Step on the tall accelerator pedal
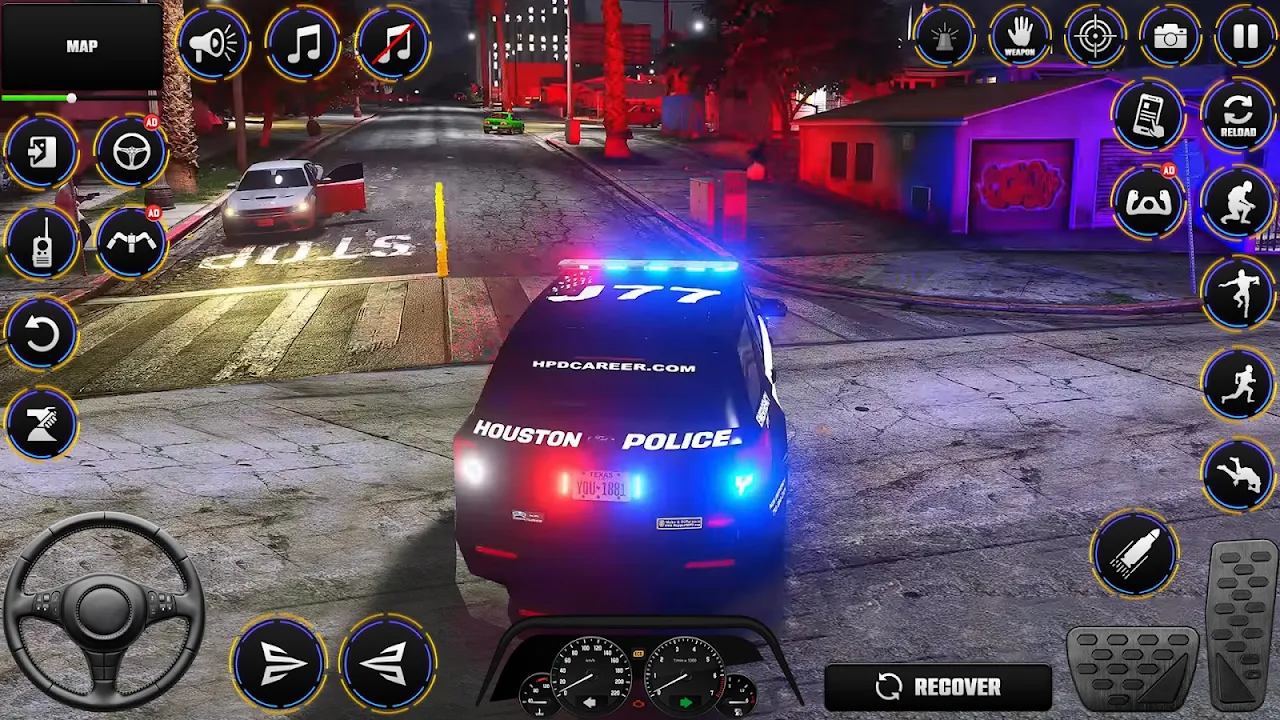The width and height of the screenshot is (1280, 720). tap(1243, 624)
